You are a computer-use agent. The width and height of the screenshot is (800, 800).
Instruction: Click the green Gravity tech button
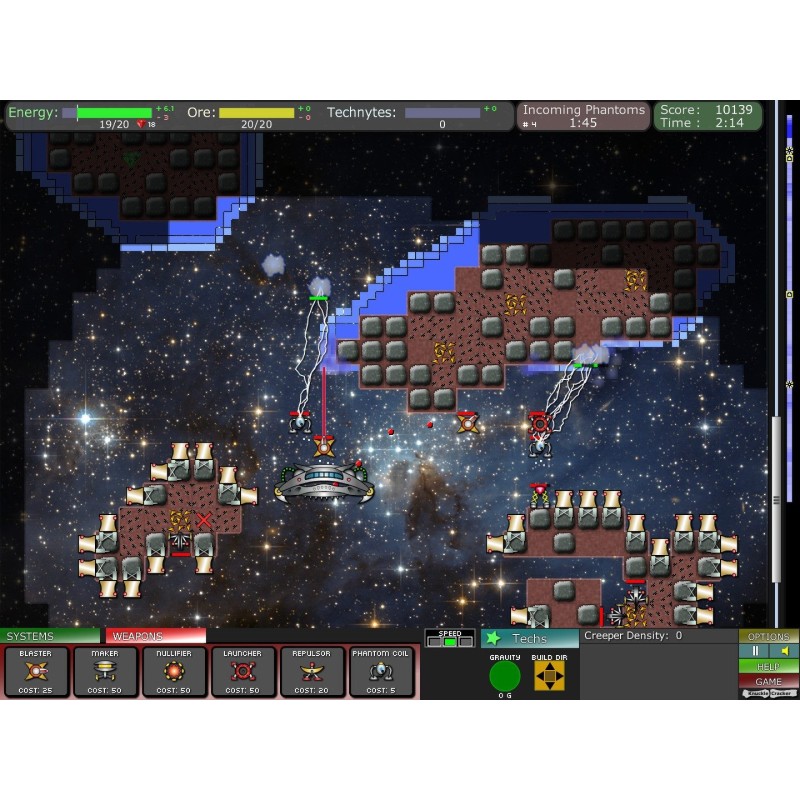click(x=505, y=677)
